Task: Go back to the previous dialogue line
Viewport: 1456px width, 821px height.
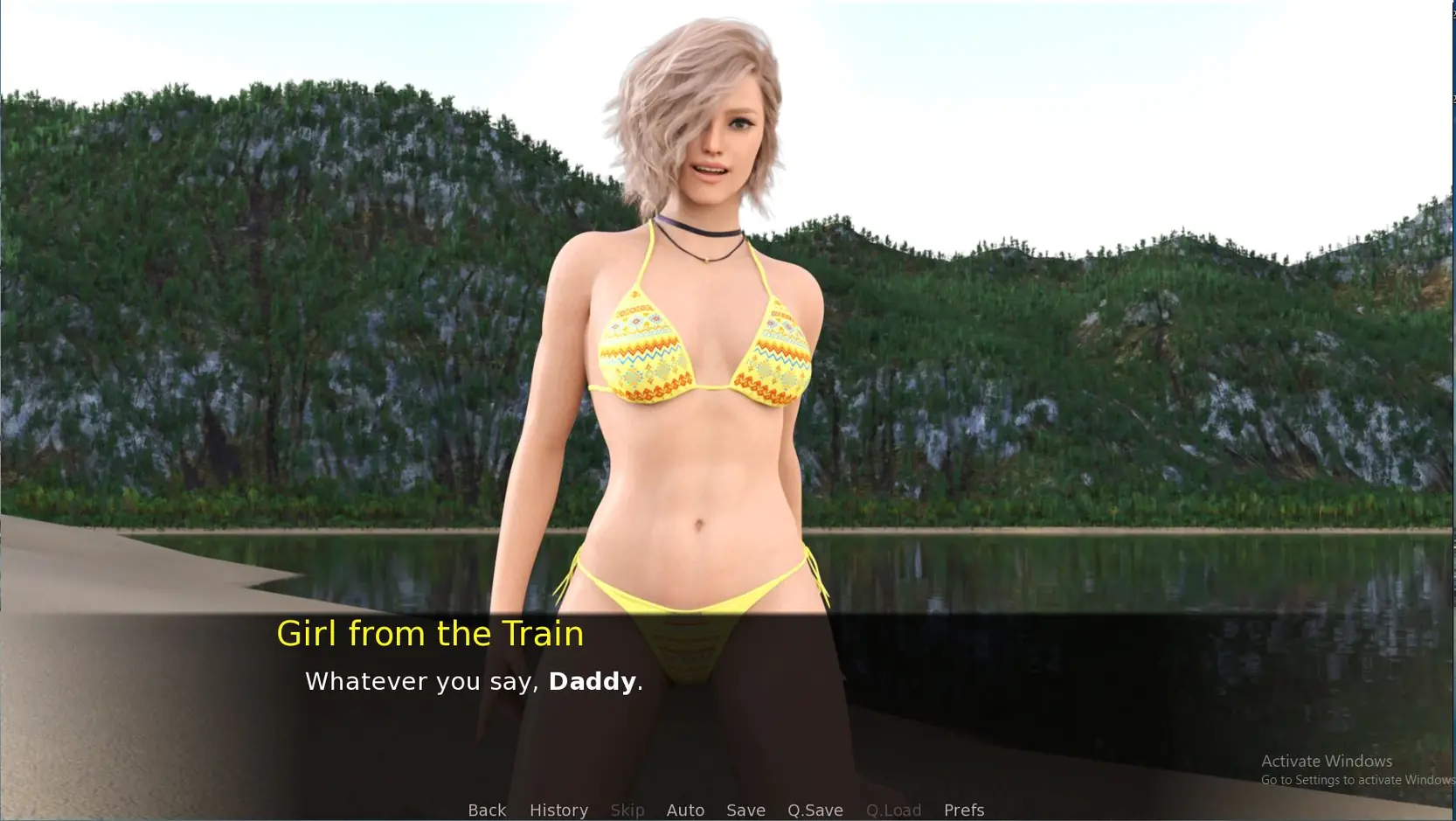Action: pyautogui.click(x=487, y=810)
